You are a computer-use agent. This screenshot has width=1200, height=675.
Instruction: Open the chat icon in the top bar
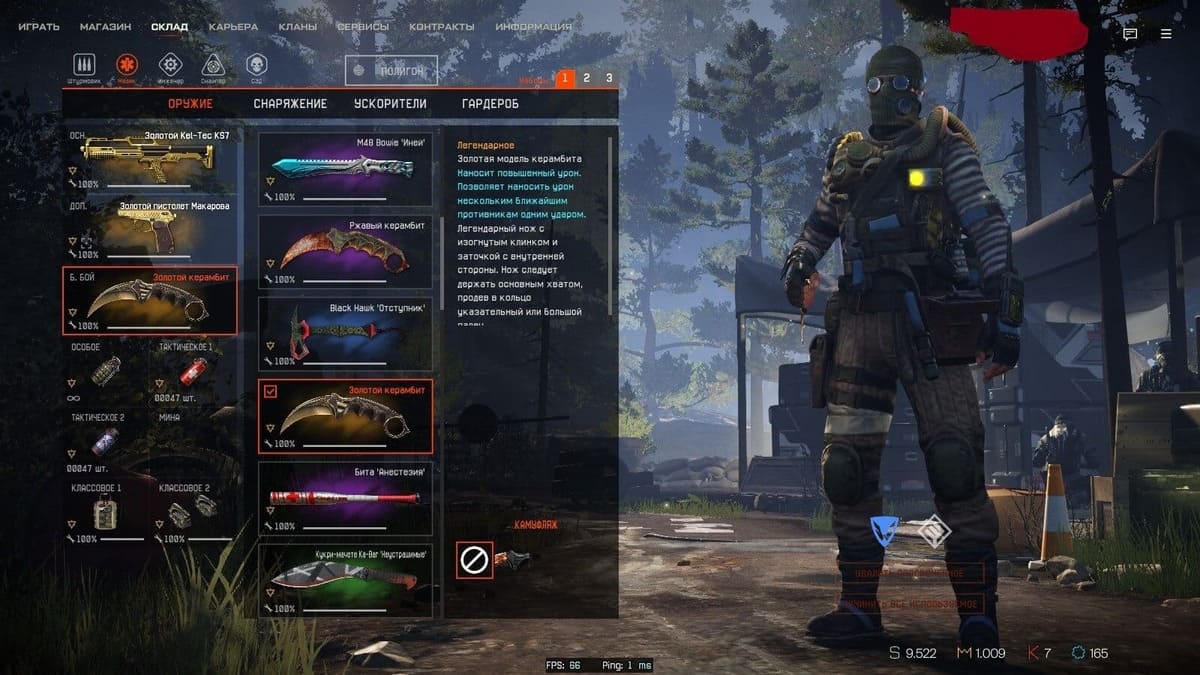[1130, 33]
